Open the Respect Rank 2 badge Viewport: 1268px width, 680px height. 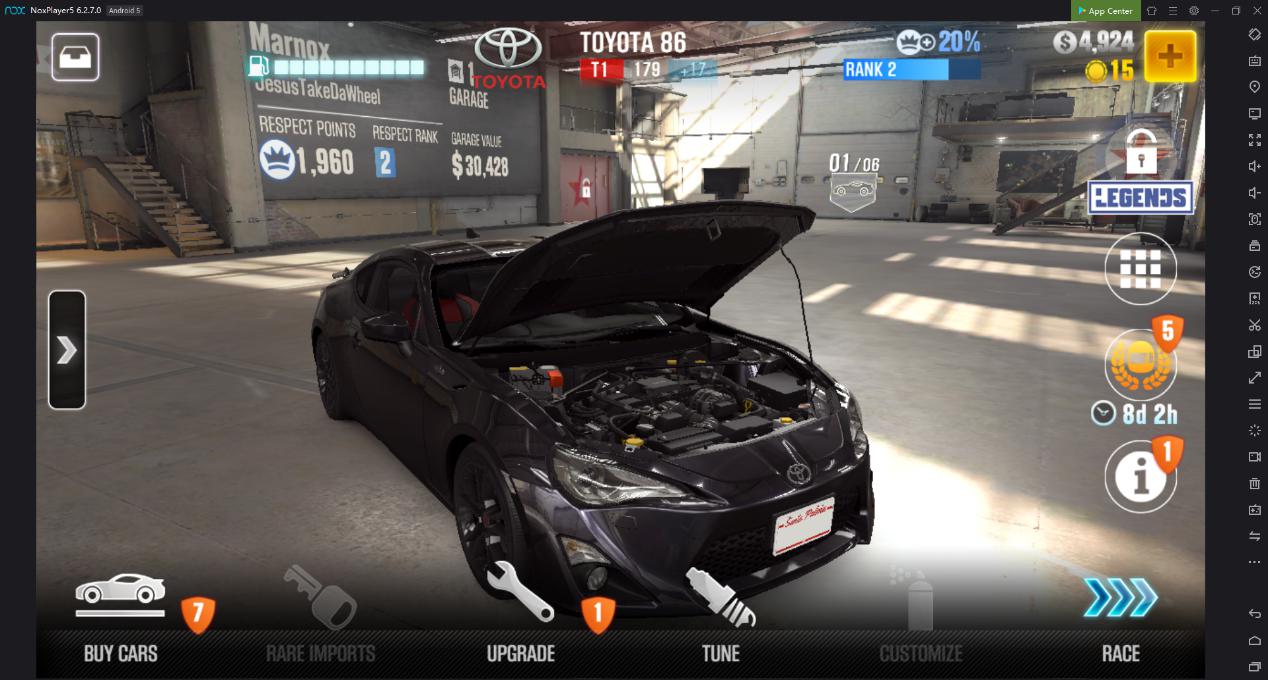coord(385,162)
